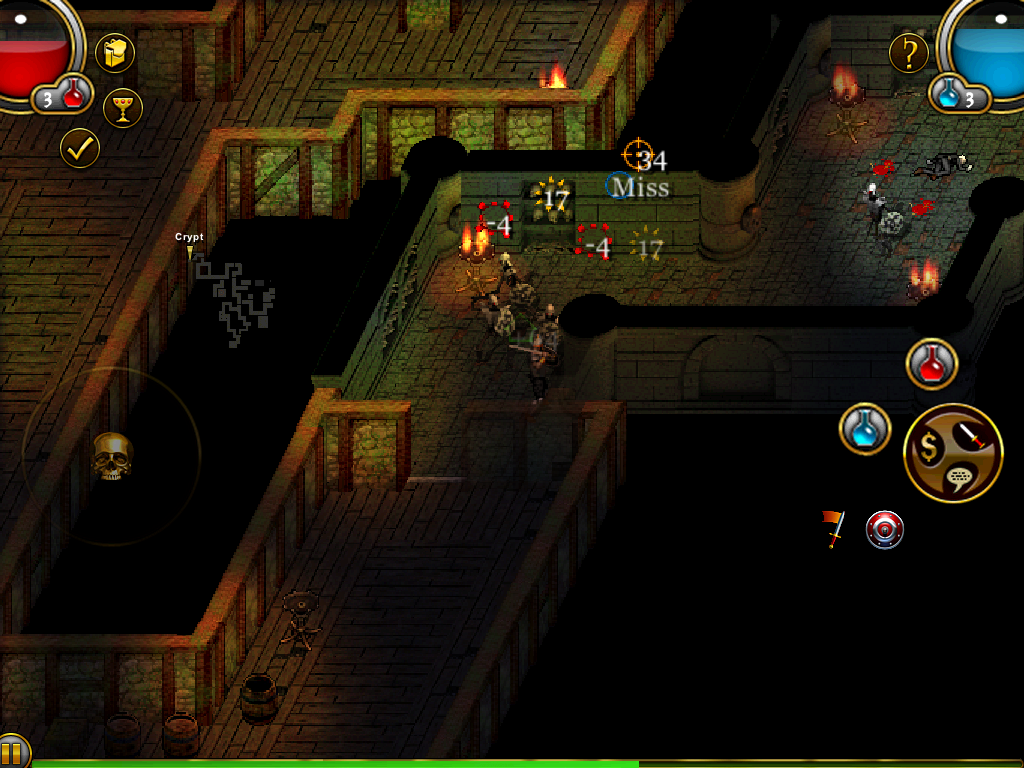Click the Crypt minimap overlay
The image size is (1024, 768).
(235, 297)
